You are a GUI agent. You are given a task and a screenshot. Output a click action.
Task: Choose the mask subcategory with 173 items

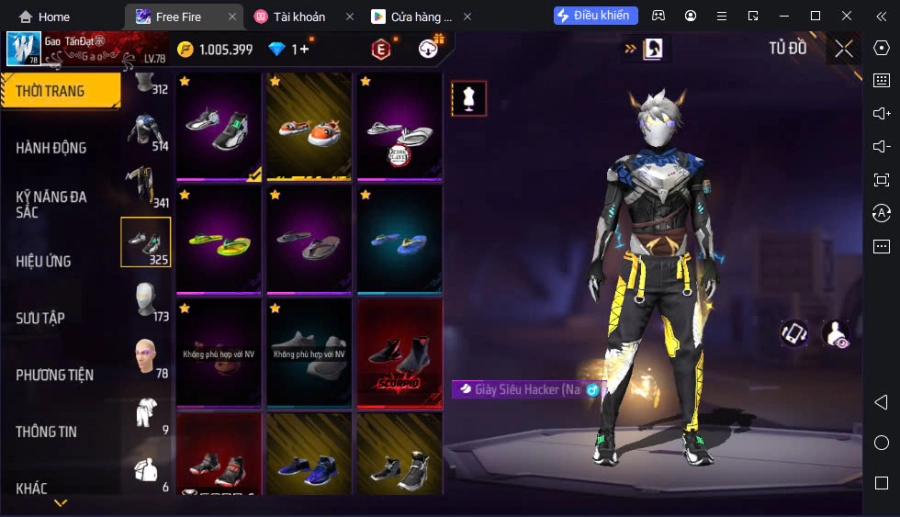(146, 300)
